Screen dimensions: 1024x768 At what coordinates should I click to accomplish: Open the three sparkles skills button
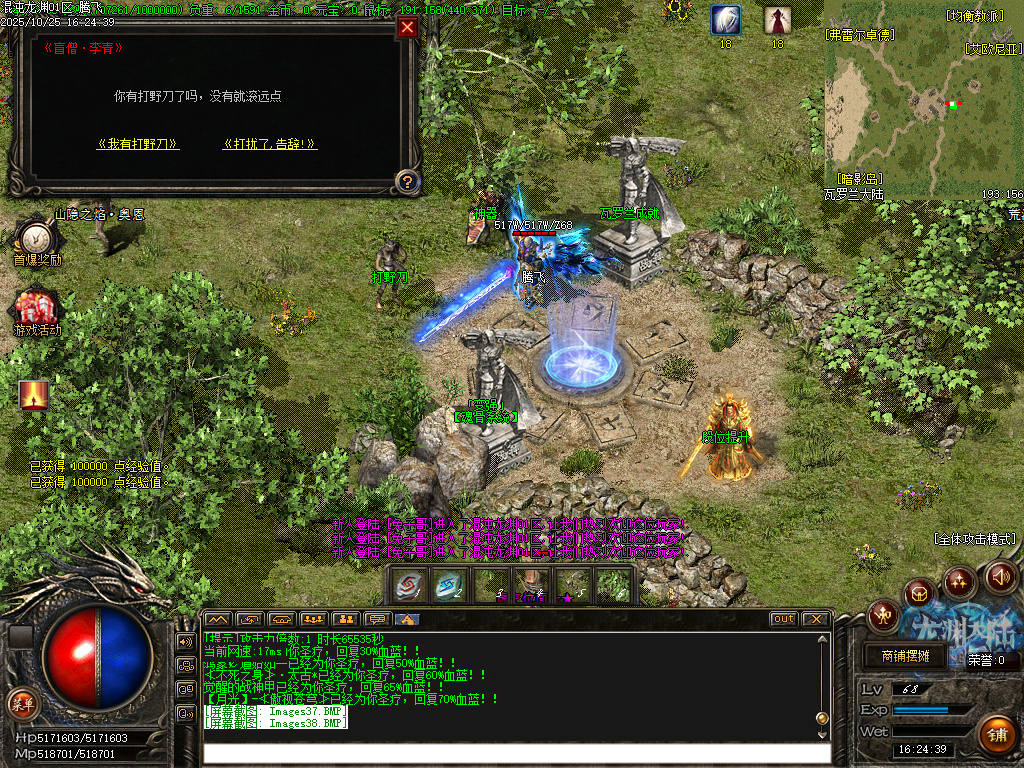(960, 580)
